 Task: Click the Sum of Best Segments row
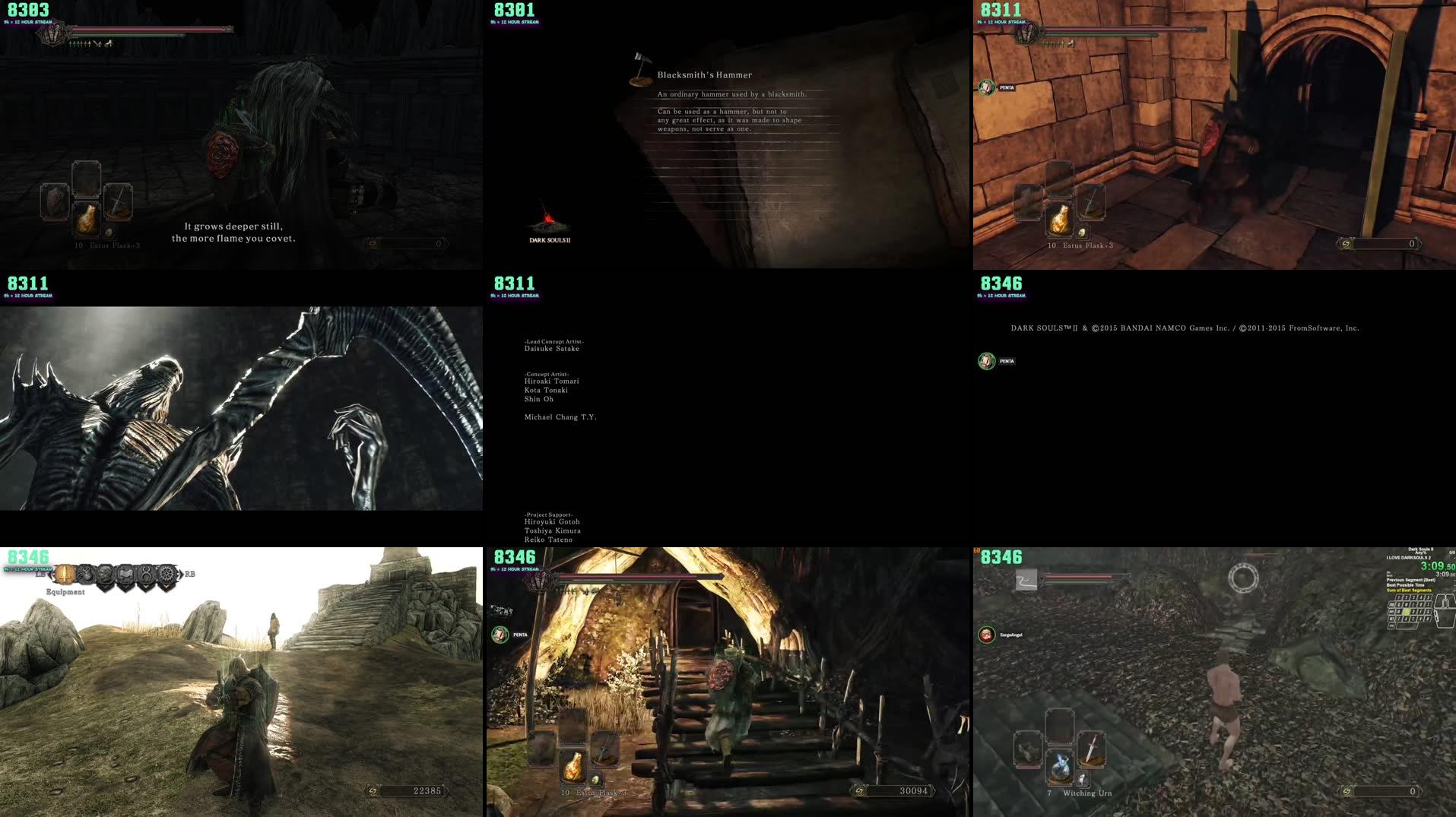(1410, 591)
